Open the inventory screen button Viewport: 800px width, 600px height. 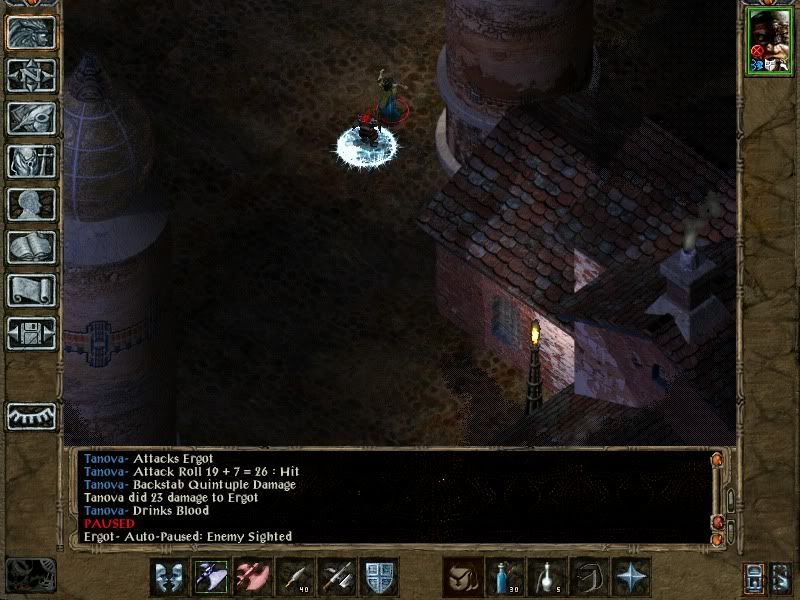(x=32, y=161)
